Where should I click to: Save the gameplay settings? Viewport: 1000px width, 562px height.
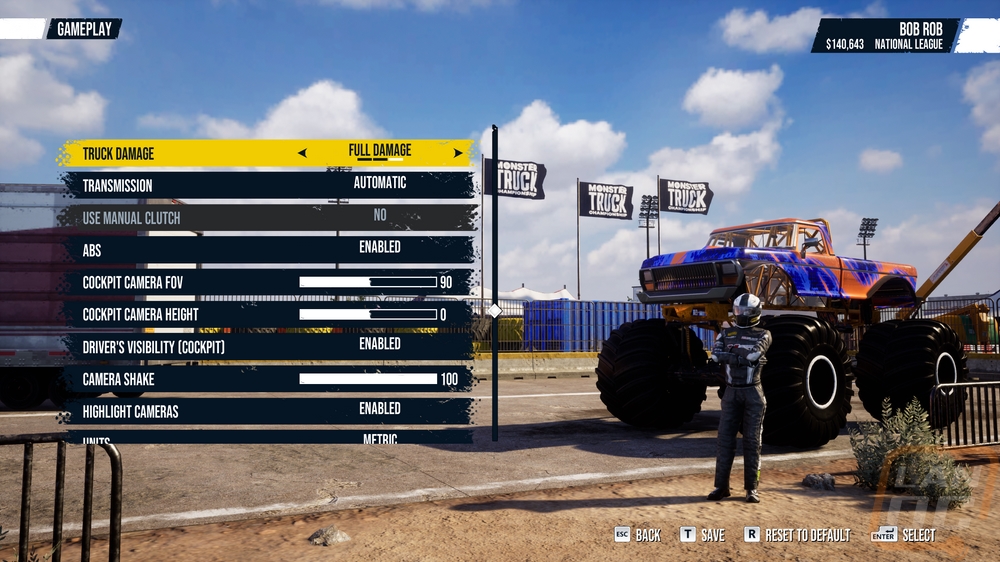pos(702,535)
